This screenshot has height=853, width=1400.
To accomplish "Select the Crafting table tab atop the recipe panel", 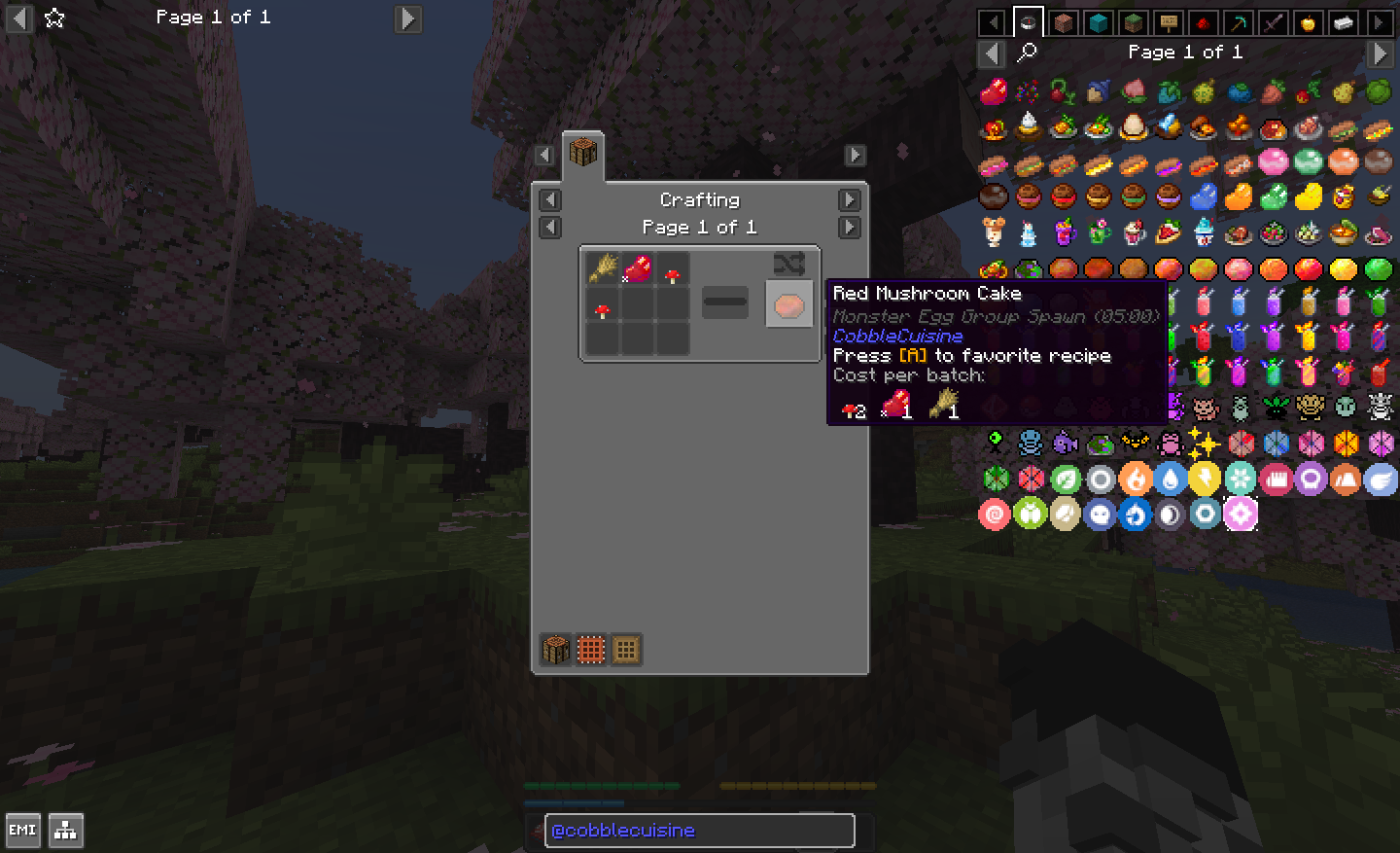I will [582, 154].
